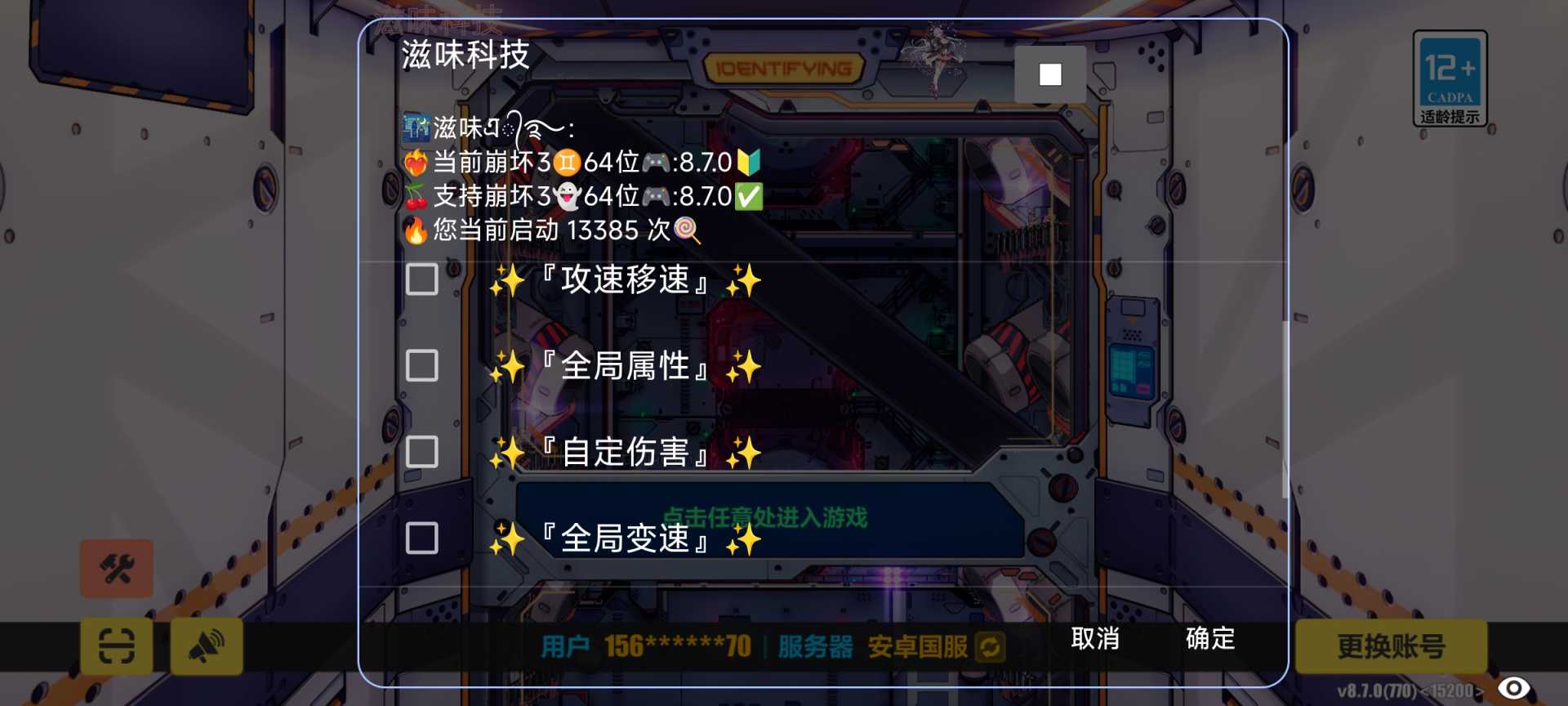The image size is (1568, 706).
Task: Check the 自定伤害 checkbox
Action: tap(422, 451)
